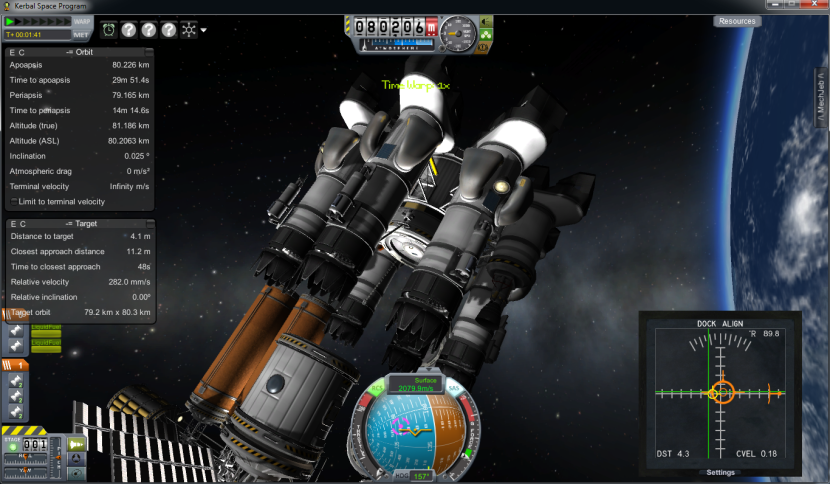Viewport: 830px width, 484px height.
Task: Click the sun-shaped toolbar icon
Action: [x=189, y=29]
